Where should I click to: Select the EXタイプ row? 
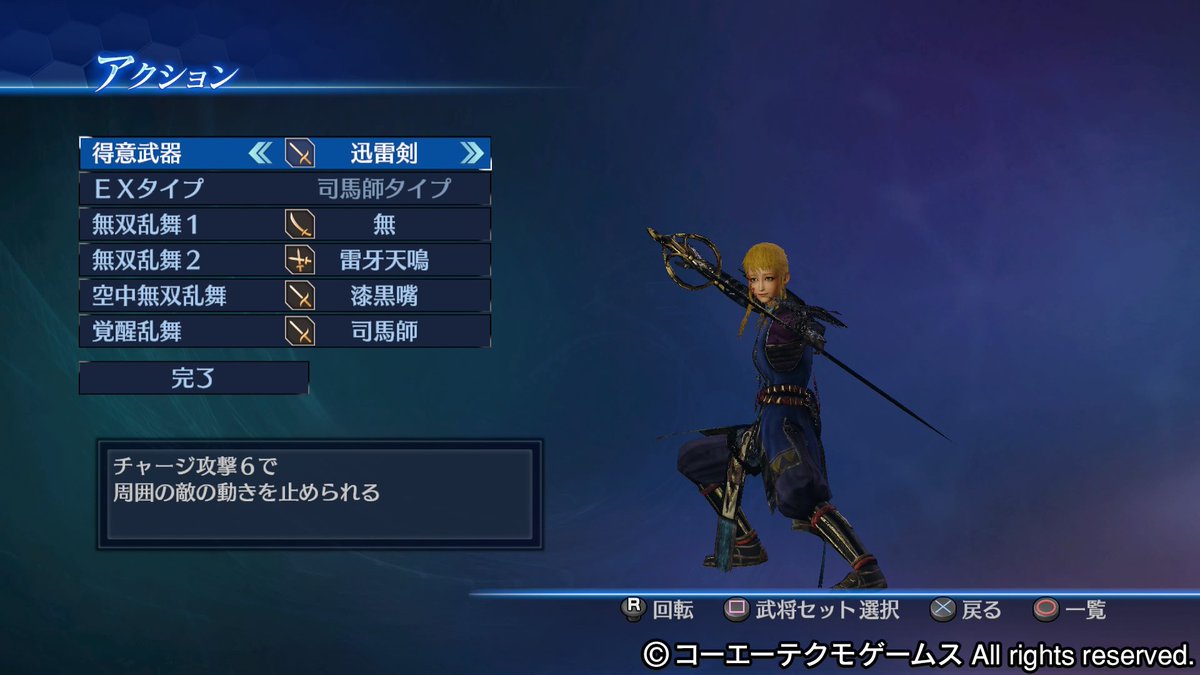[284, 188]
